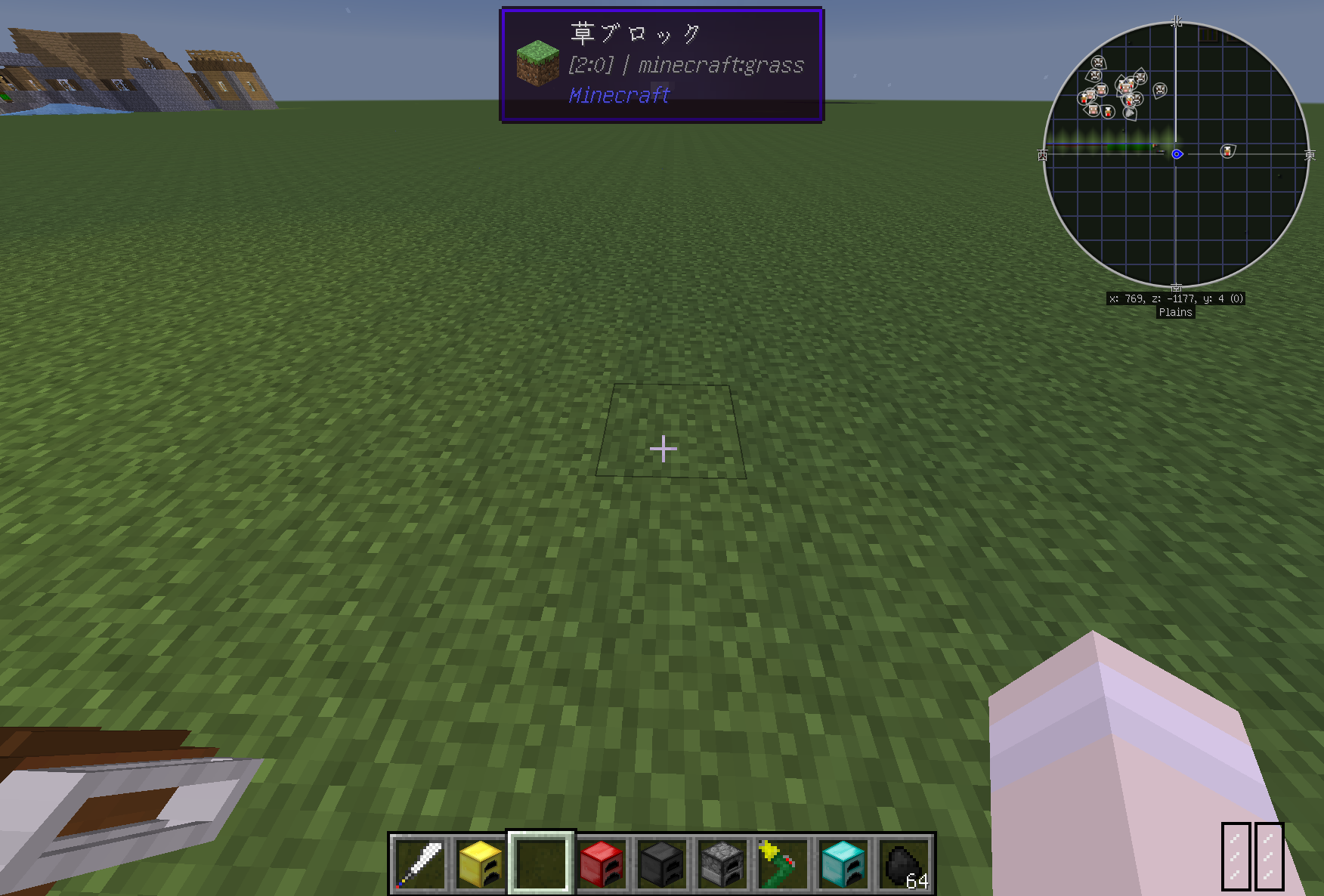
Task: Select the red furnace hotbar item
Action: click(x=602, y=865)
